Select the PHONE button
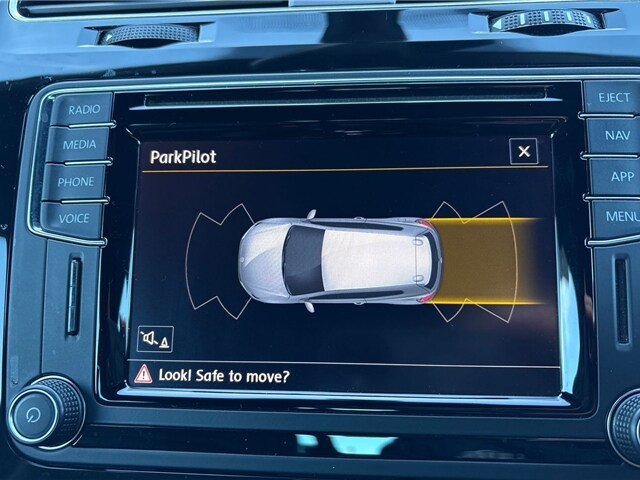This screenshot has width=640, height=480. [75, 182]
